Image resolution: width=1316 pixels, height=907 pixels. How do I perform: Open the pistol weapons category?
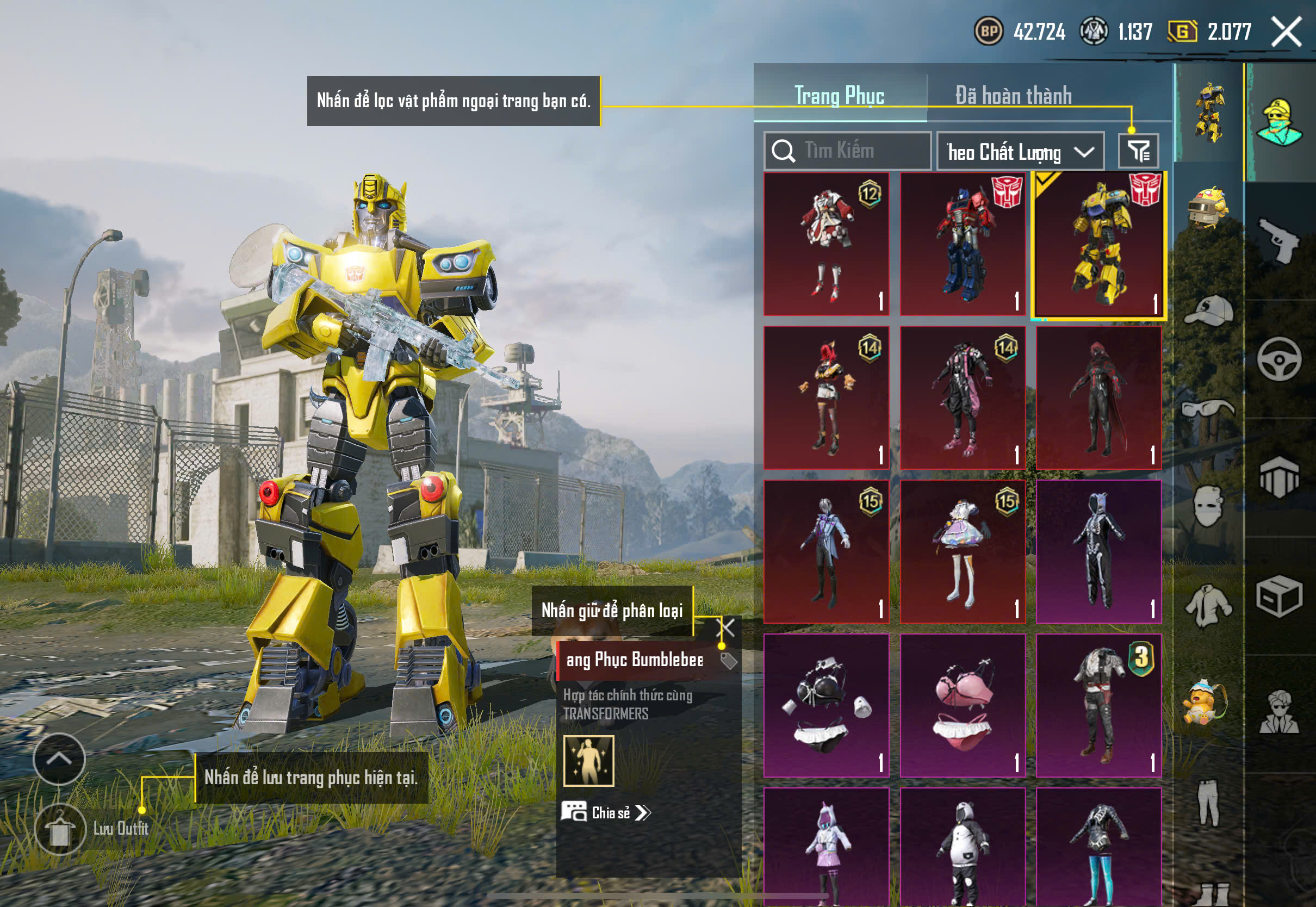1278,241
